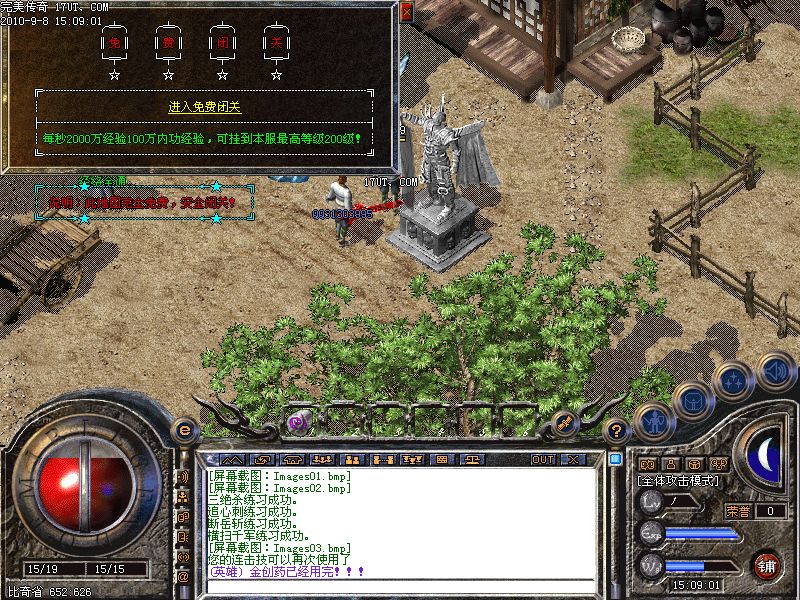This screenshot has height=600, width=800.
Task: Select the chat text input line
Action: (x=400, y=587)
